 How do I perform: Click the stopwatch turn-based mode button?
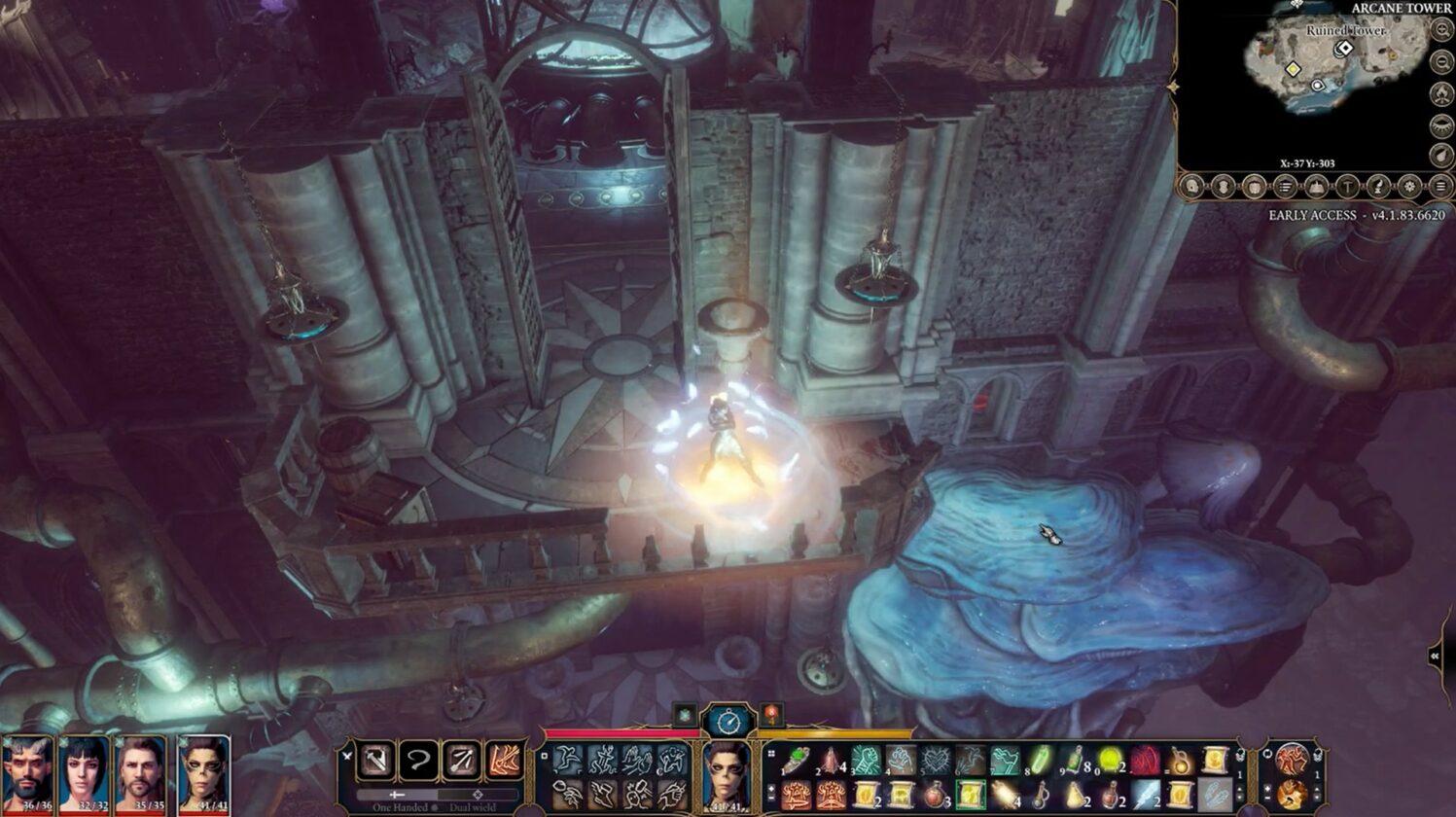[x=728, y=721]
